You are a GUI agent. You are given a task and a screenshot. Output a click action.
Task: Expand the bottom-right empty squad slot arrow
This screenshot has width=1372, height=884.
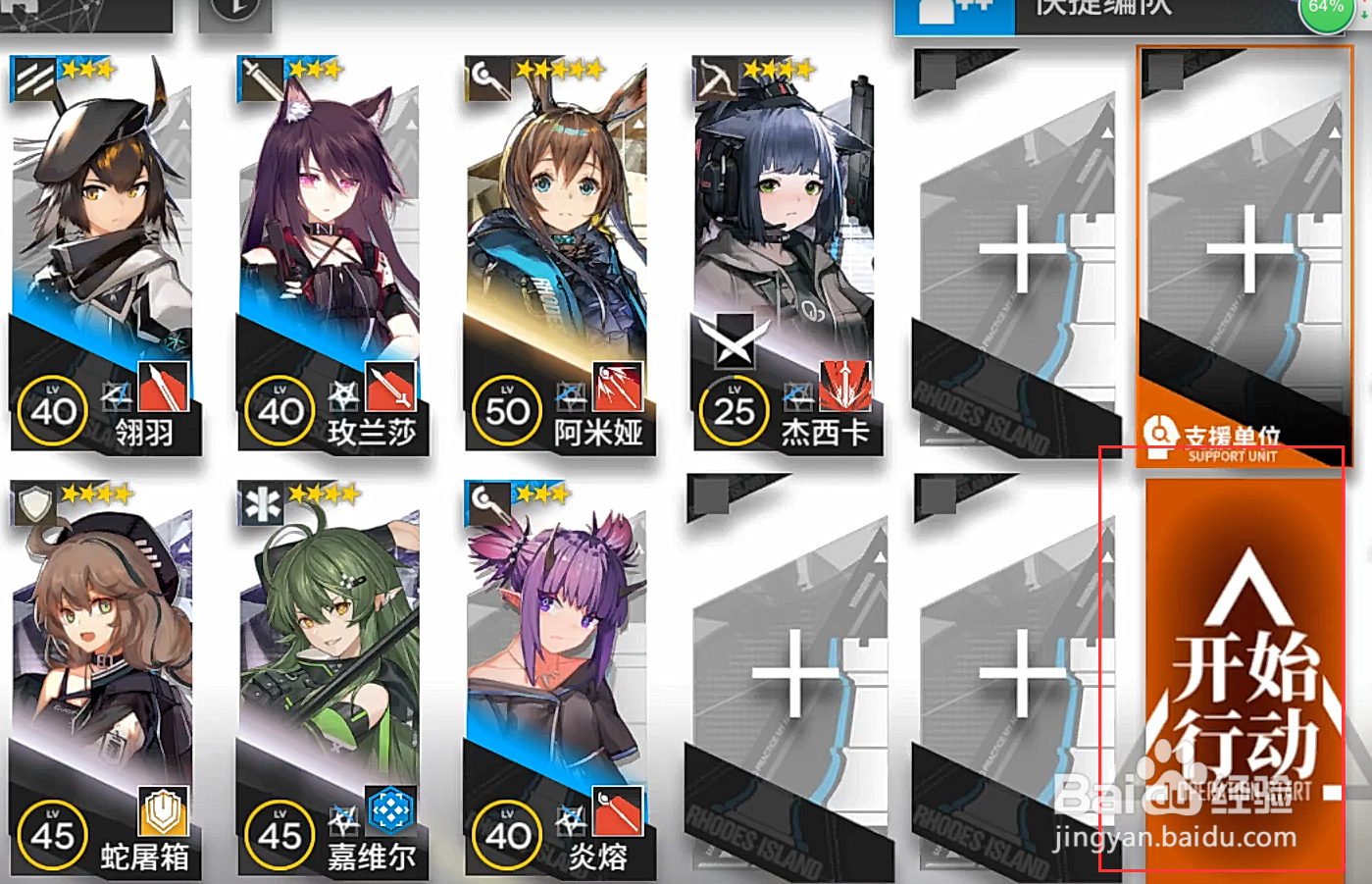(1106, 554)
